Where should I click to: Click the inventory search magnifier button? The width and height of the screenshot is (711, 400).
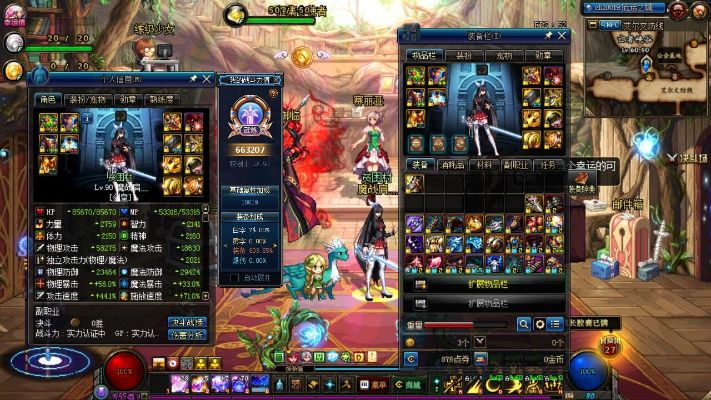[x=524, y=324]
